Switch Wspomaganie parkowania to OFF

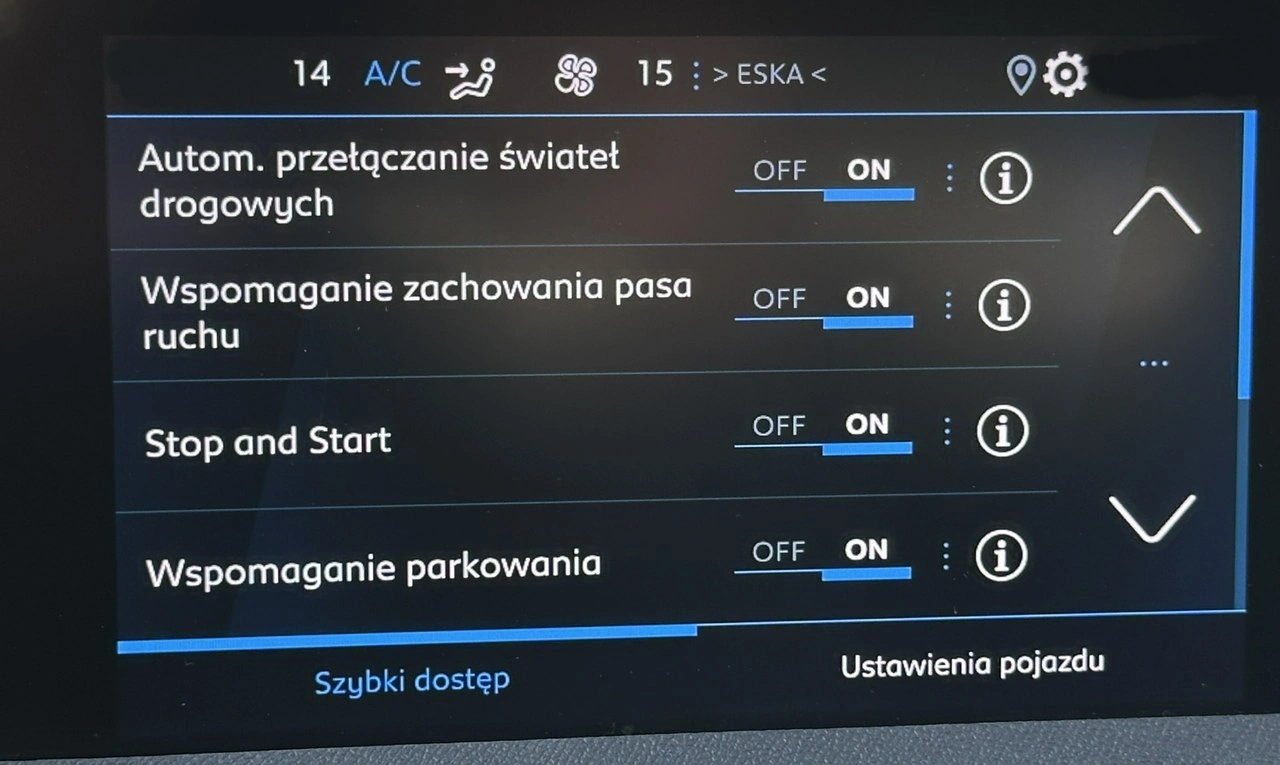[x=779, y=551]
